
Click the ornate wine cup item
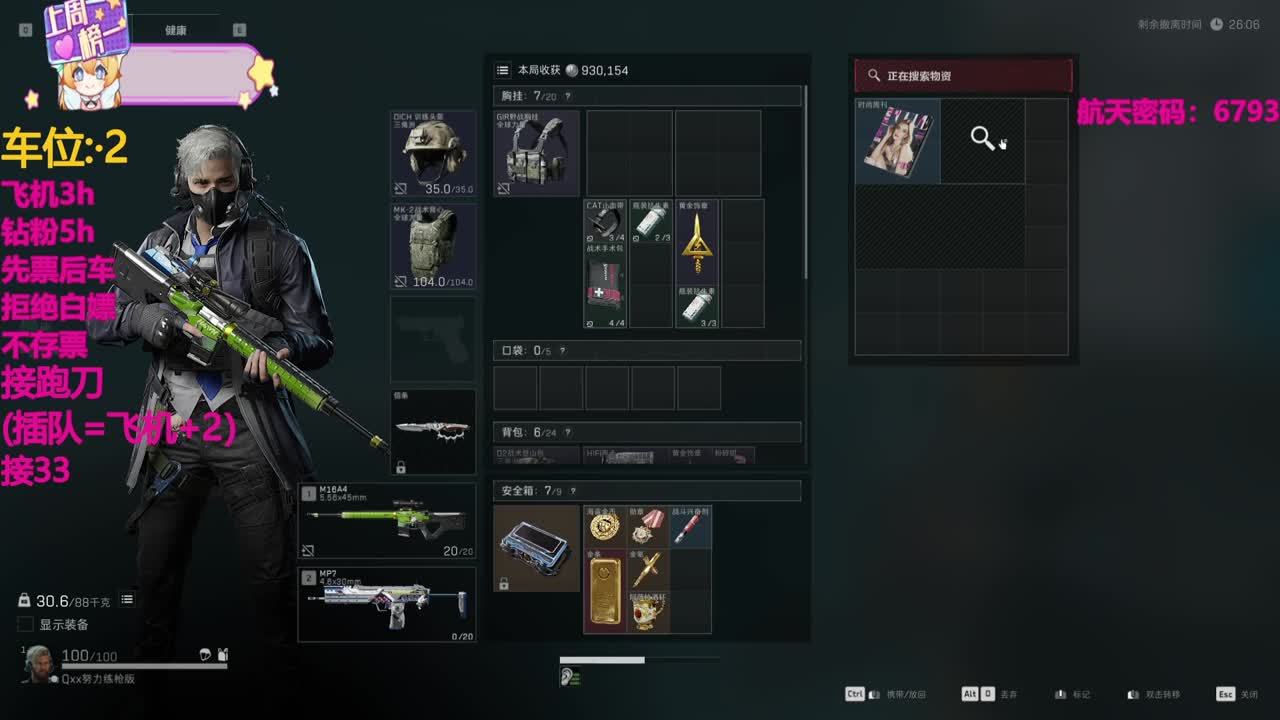pyautogui.click(x=647, y=612)
